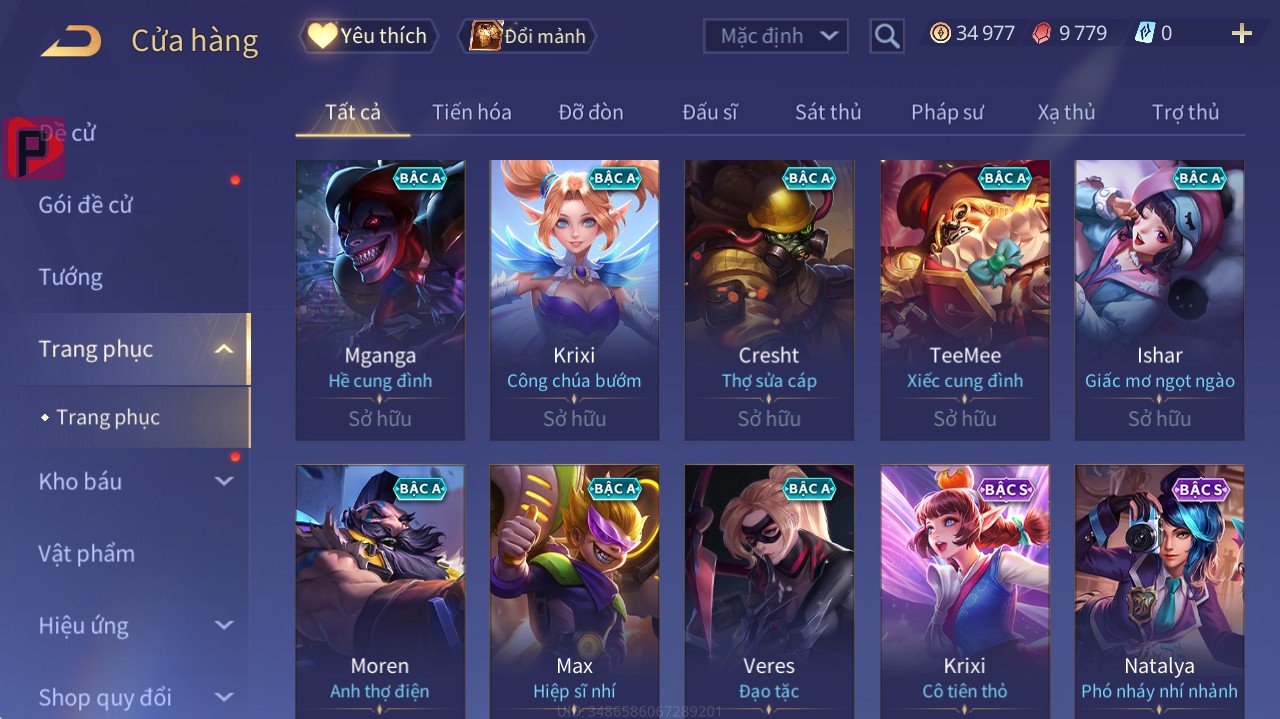
Task: Open the Yêu thích favorites filter
Action: point(369,36)
